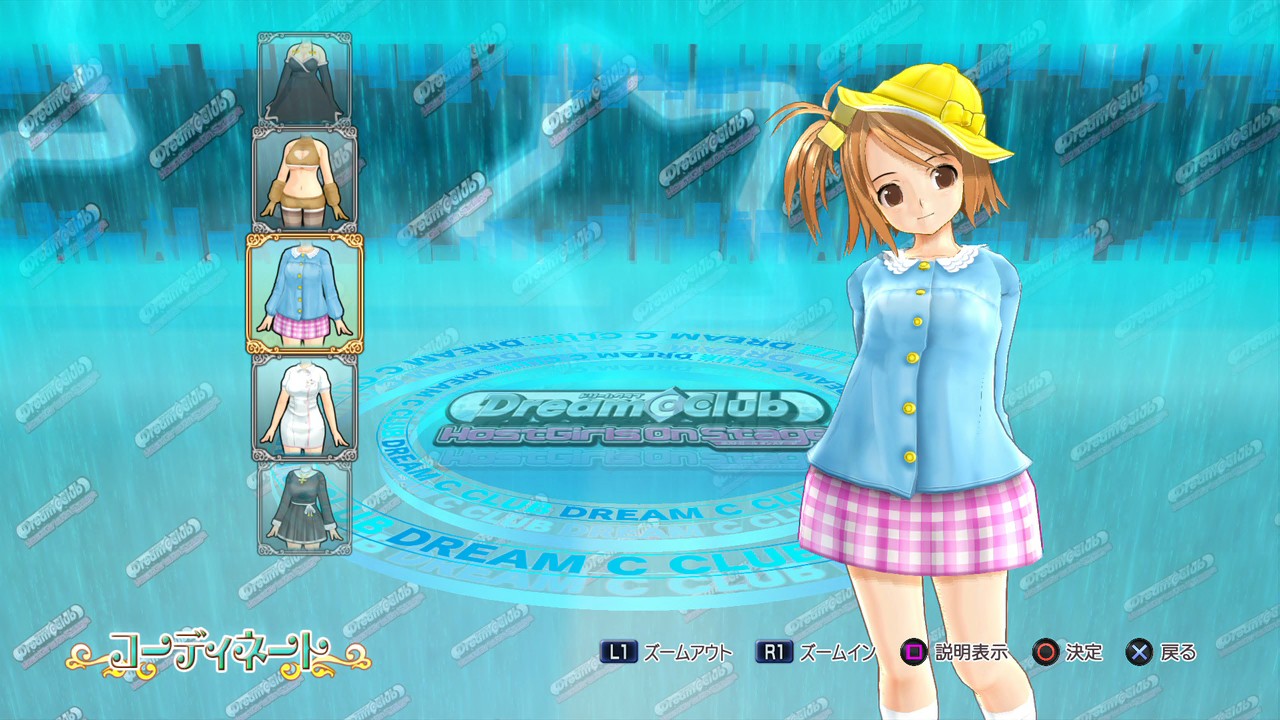The height and width of the screenshot is (720, 1280).
Task: Pick the blue smock with pink skirt
Action: pos(305,294)
